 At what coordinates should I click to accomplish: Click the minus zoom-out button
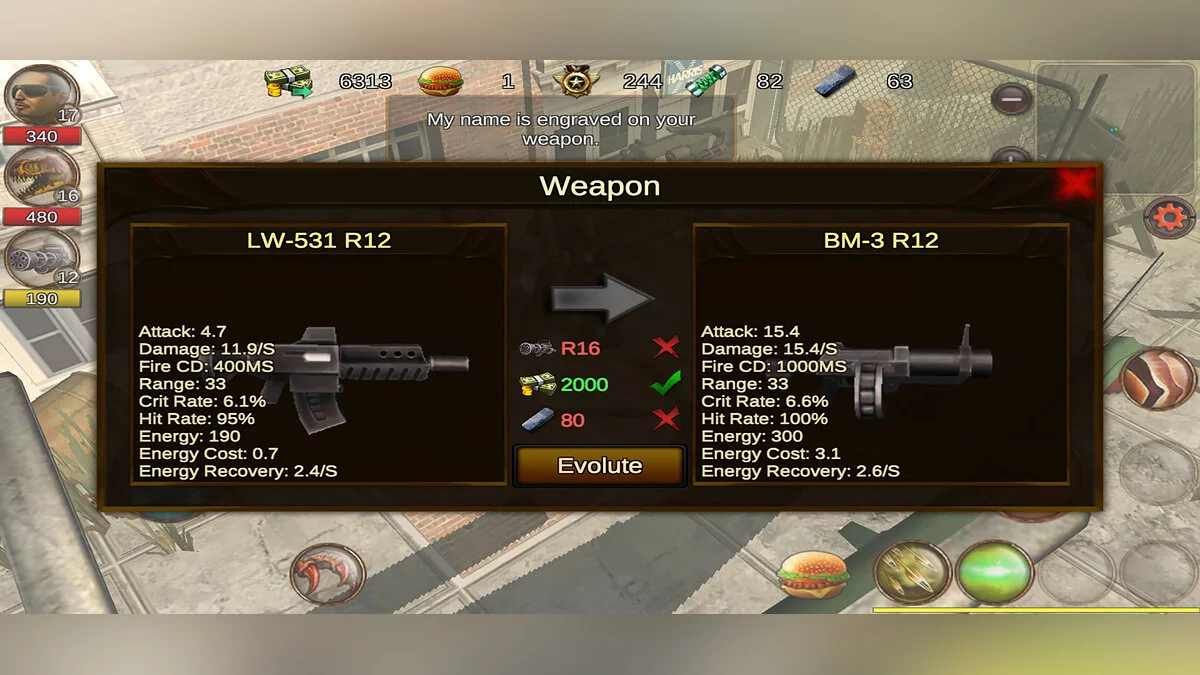point(1012,98)
